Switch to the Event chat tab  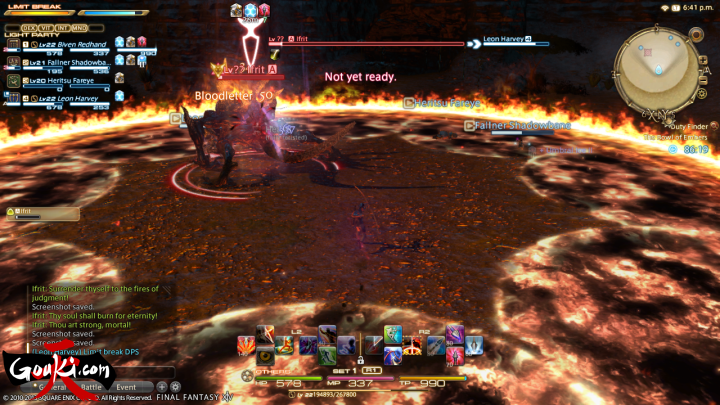(127, 386)
